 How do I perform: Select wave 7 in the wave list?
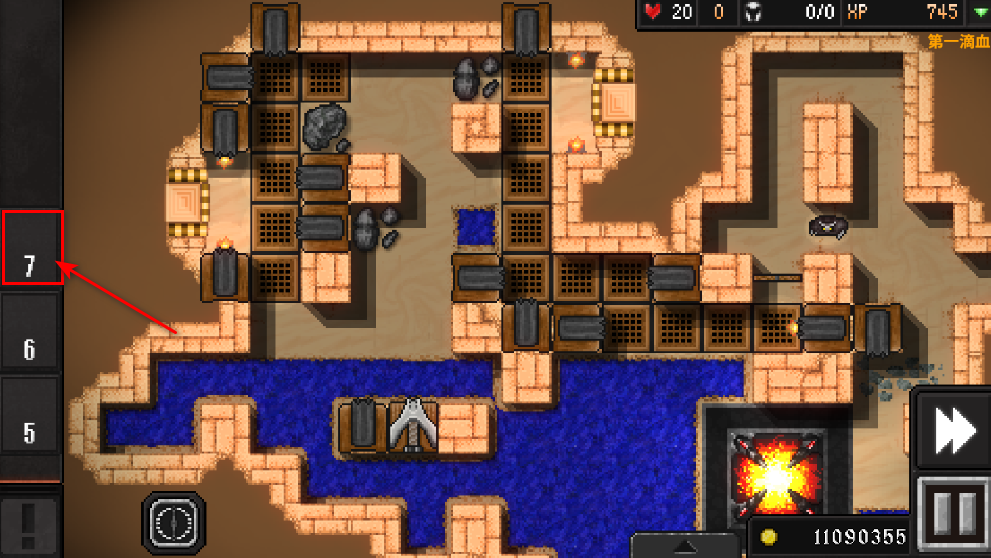[x=31, y=248]
